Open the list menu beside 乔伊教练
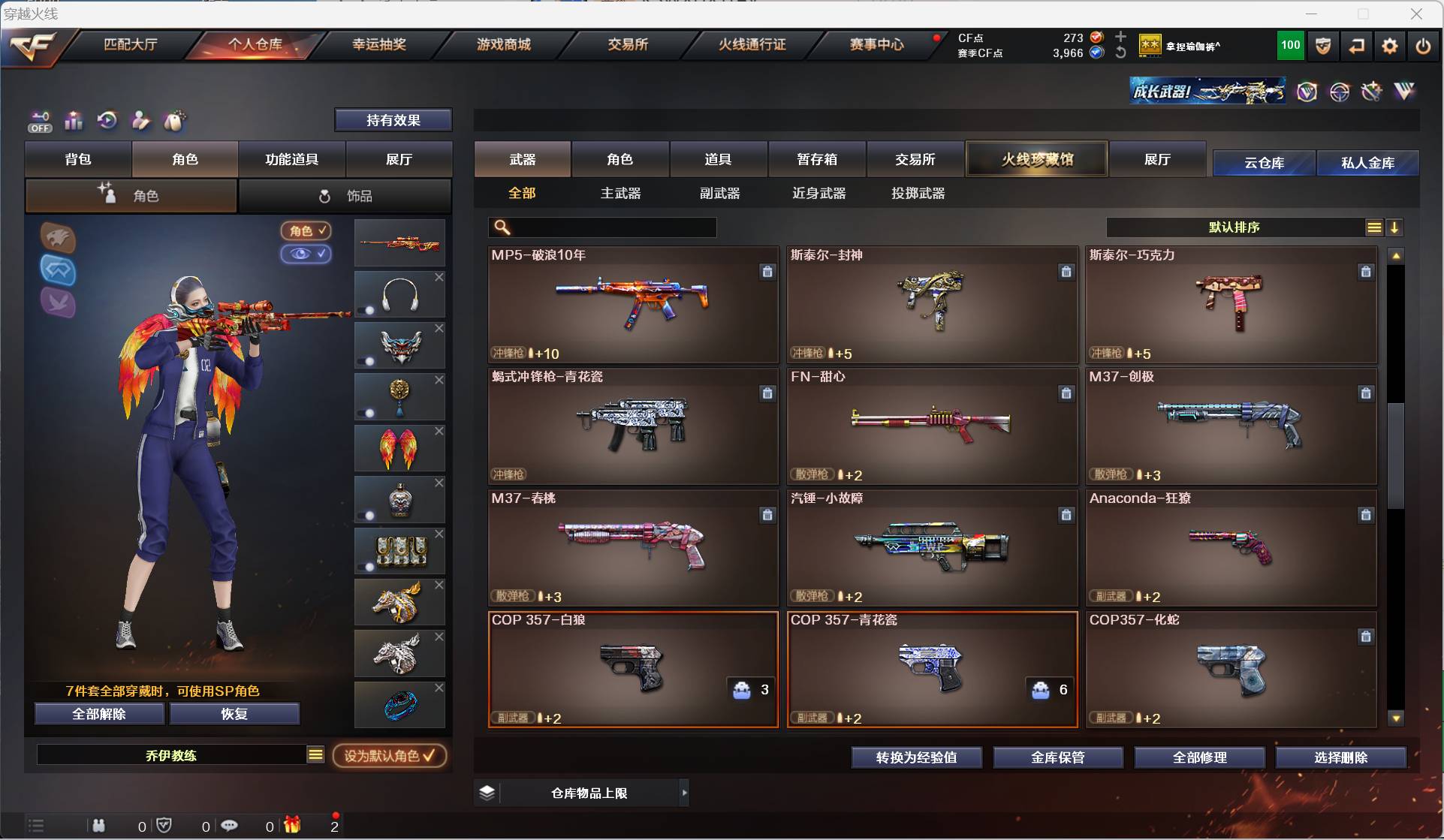Screen dimensions: 1444x840 (x=315, y=755)
